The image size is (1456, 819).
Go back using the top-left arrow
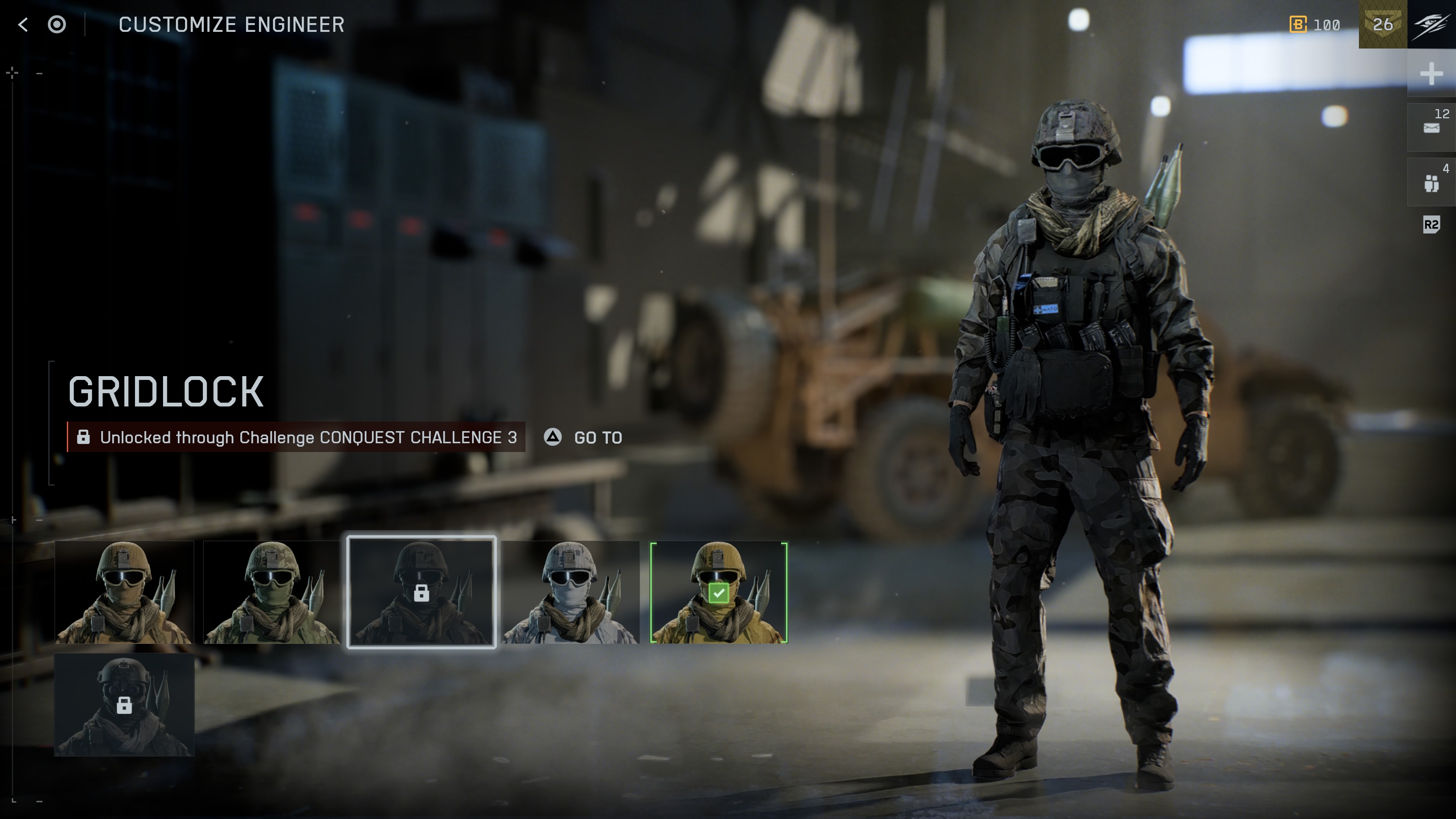click(23, 24)
